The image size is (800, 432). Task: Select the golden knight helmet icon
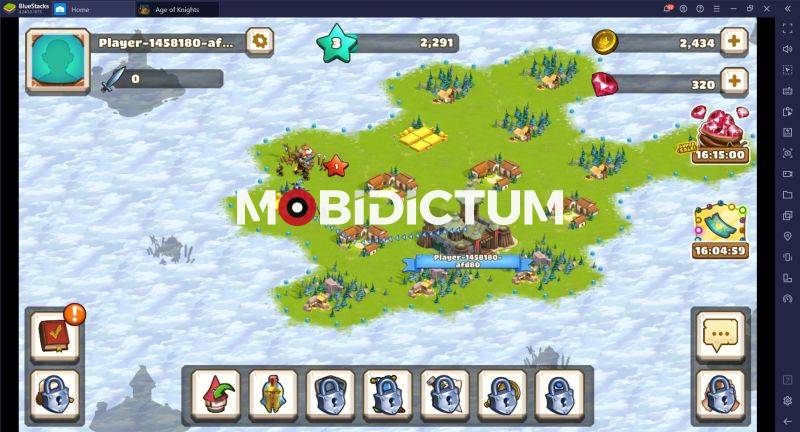point(270,393)
